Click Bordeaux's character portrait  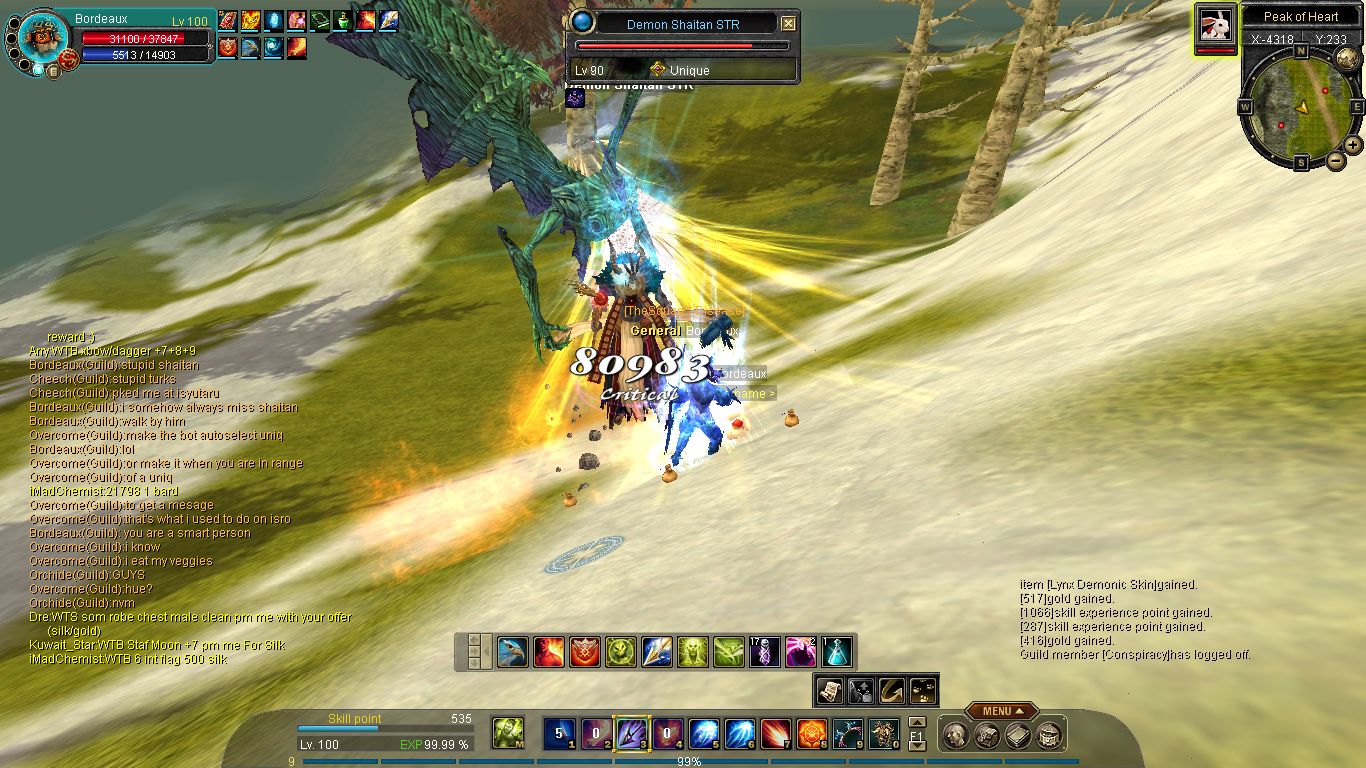pos(44,38)
